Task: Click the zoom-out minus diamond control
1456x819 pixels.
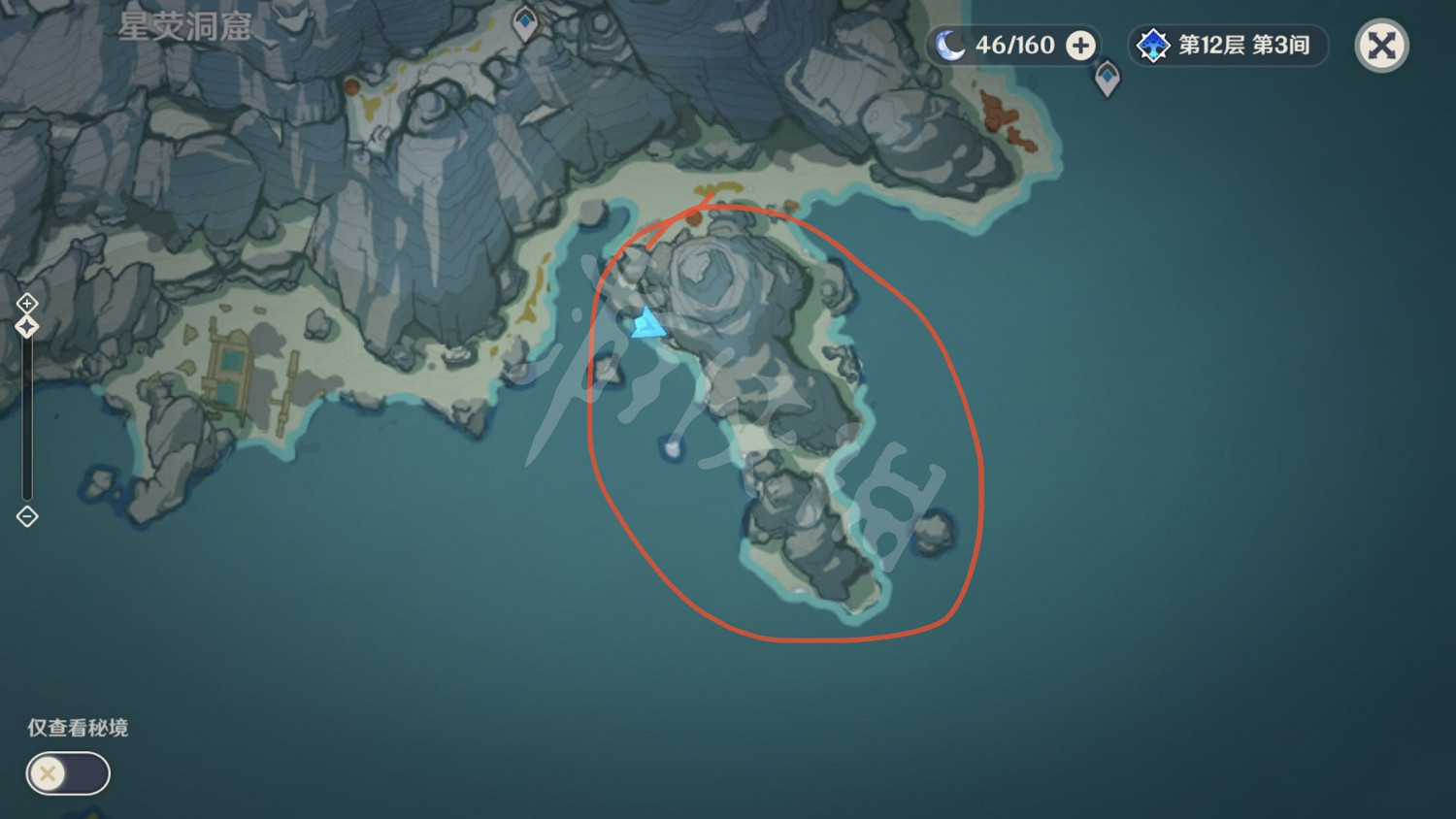Action: (x=26, y=517)
